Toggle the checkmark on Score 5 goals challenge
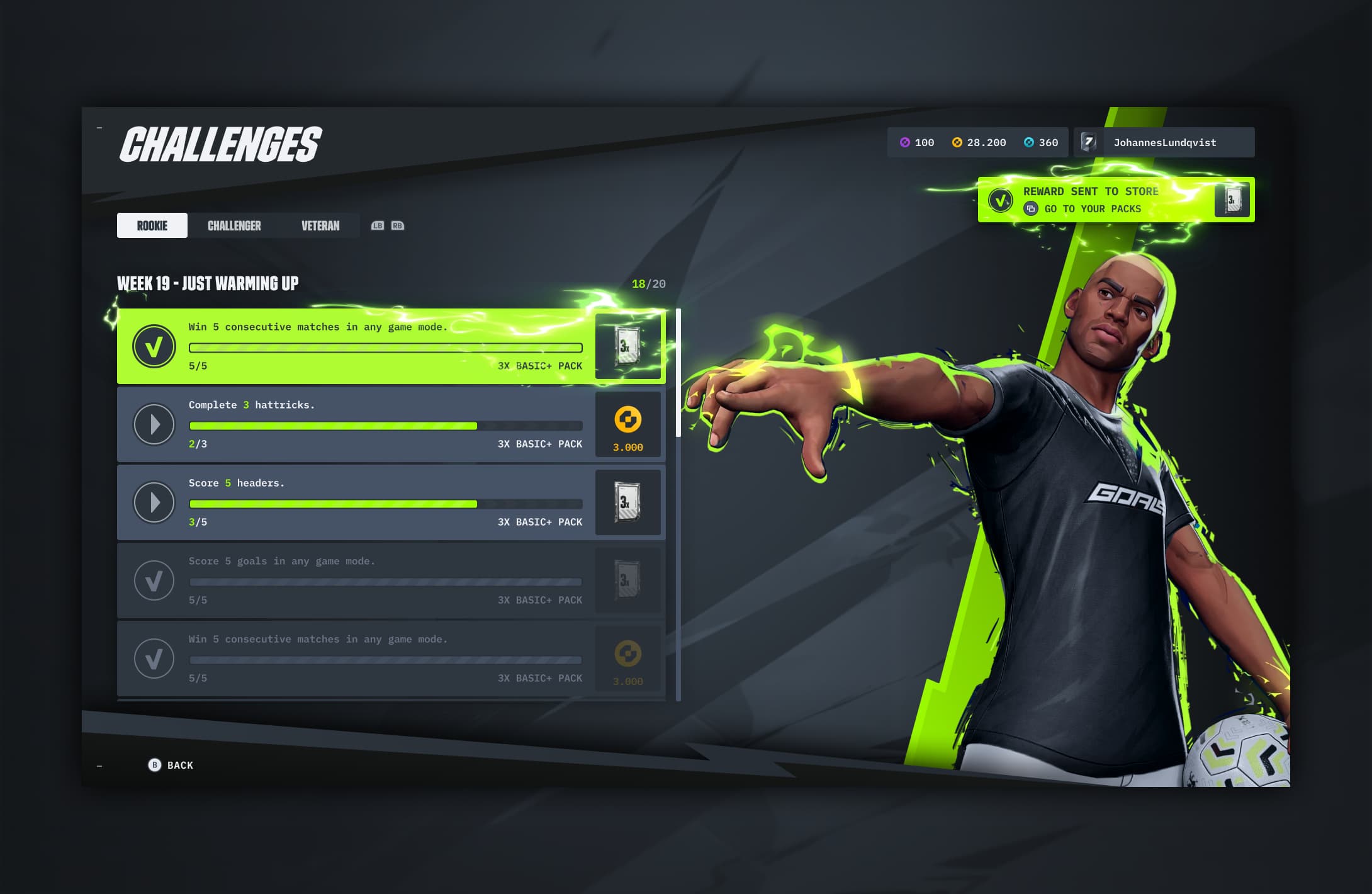 154,580
